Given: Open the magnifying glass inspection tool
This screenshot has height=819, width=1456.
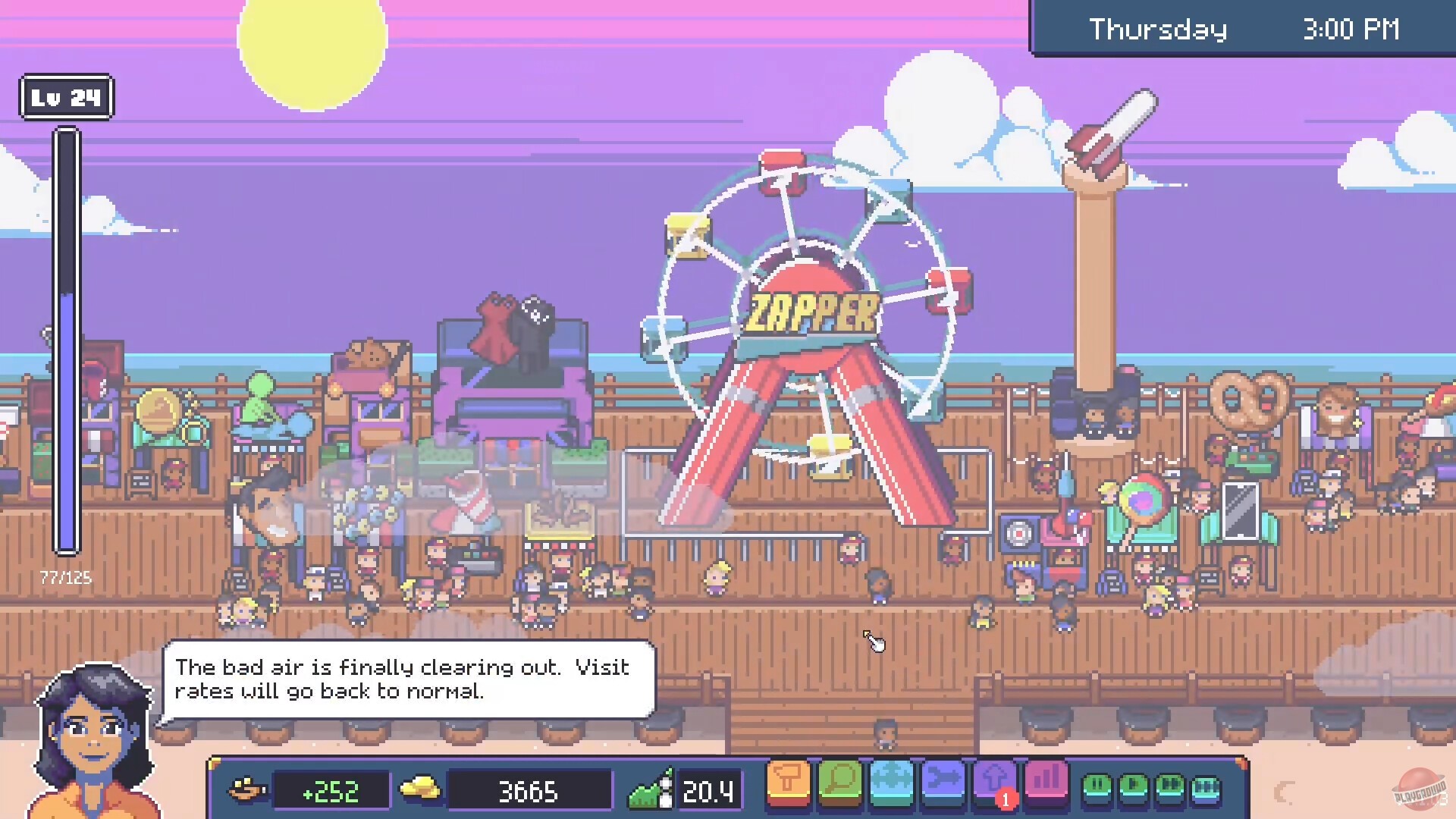Looking at the screenshot, I should (x=839, y=785).
